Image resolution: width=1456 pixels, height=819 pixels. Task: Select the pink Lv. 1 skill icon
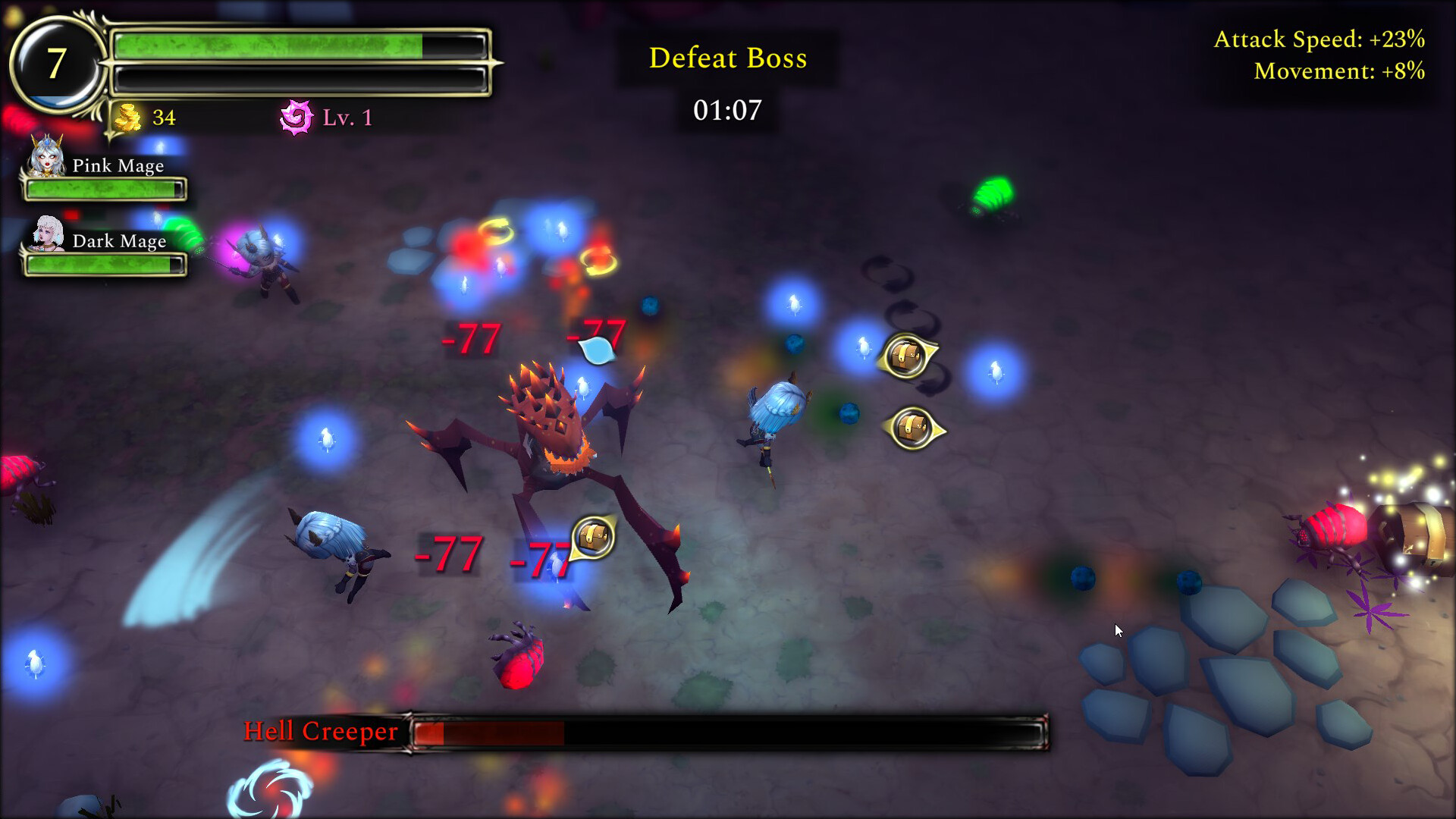[x=297, y=117]
